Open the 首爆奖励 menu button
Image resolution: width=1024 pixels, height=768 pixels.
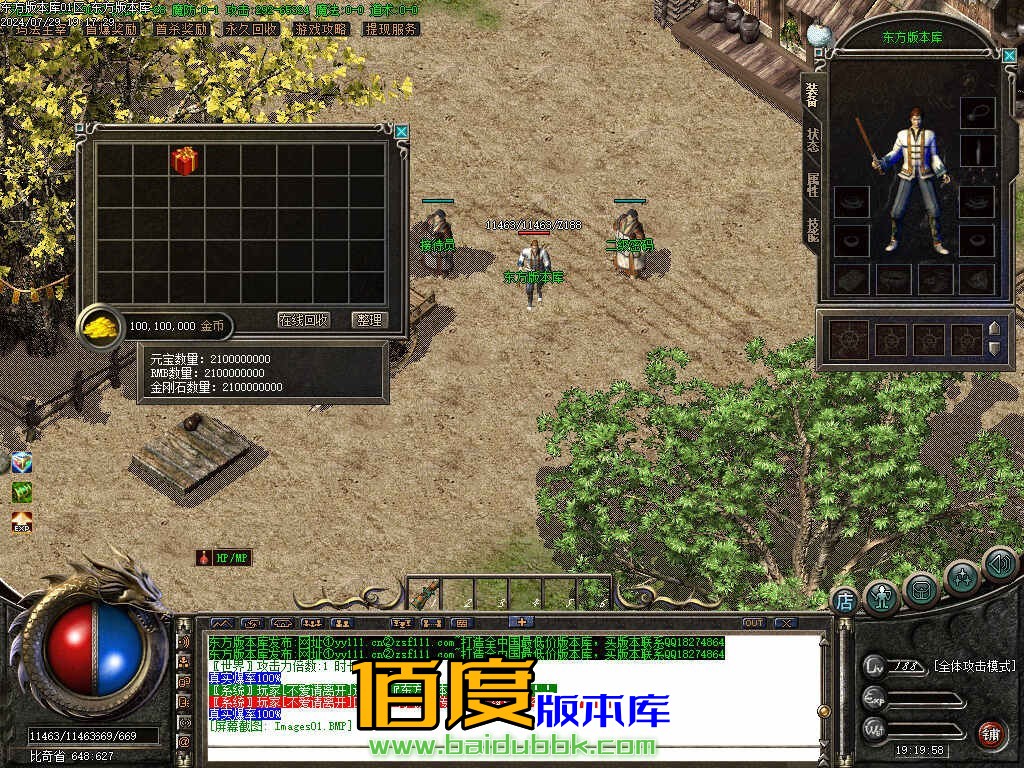coord(111,30)
